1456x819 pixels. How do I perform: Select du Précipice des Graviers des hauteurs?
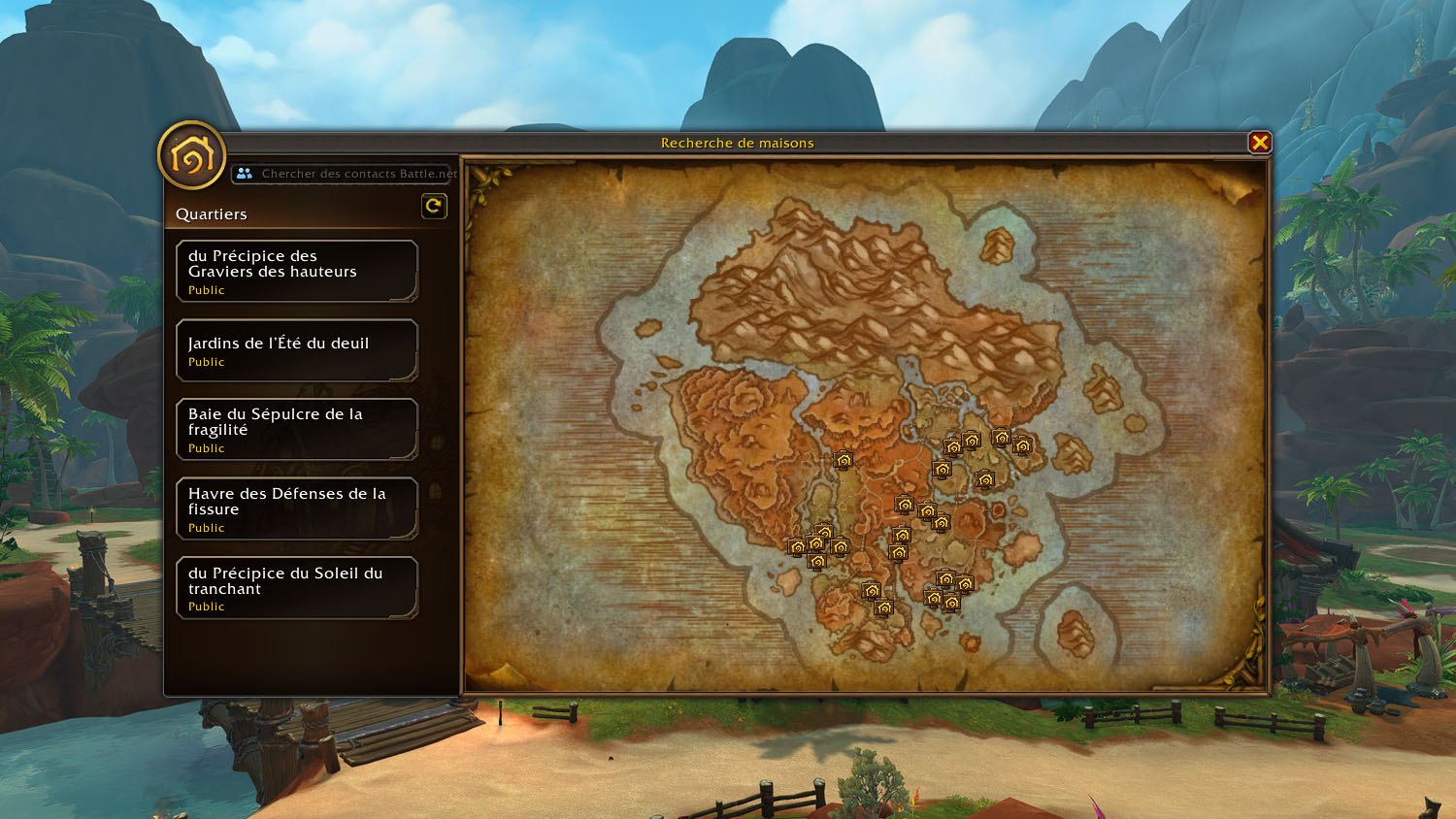(x=296, y=272)
